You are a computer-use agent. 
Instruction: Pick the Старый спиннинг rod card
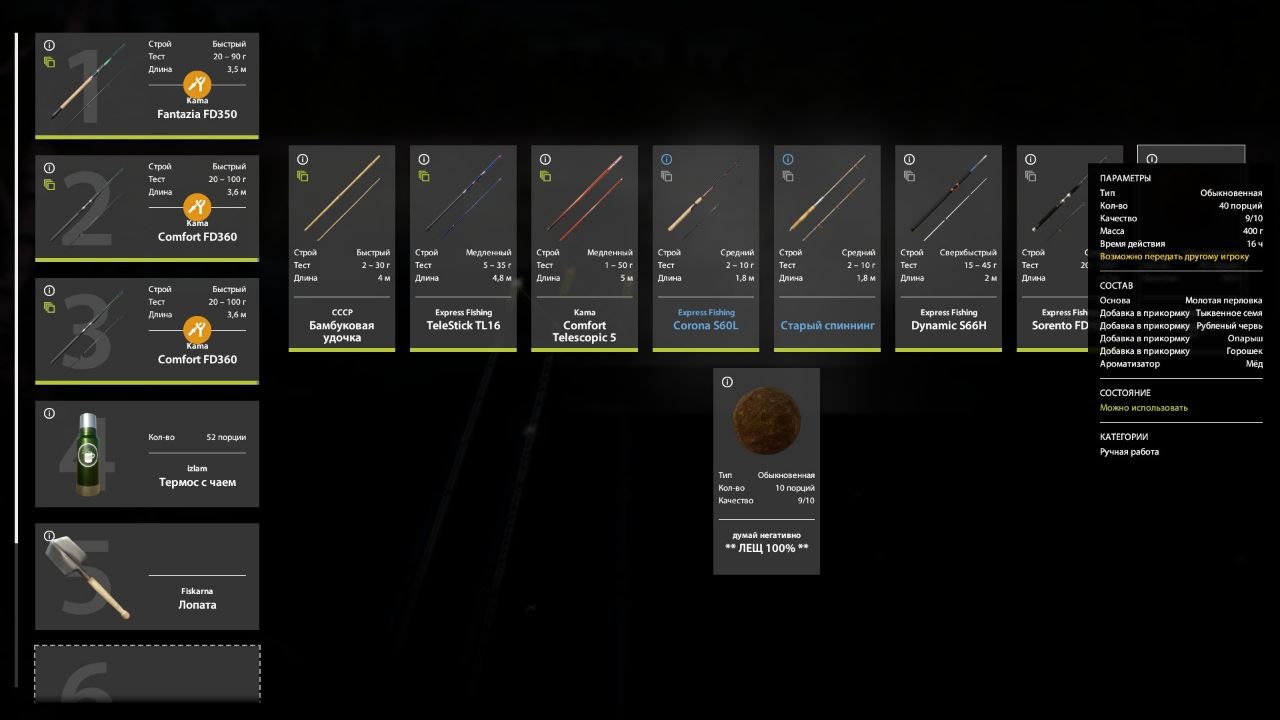827,248
